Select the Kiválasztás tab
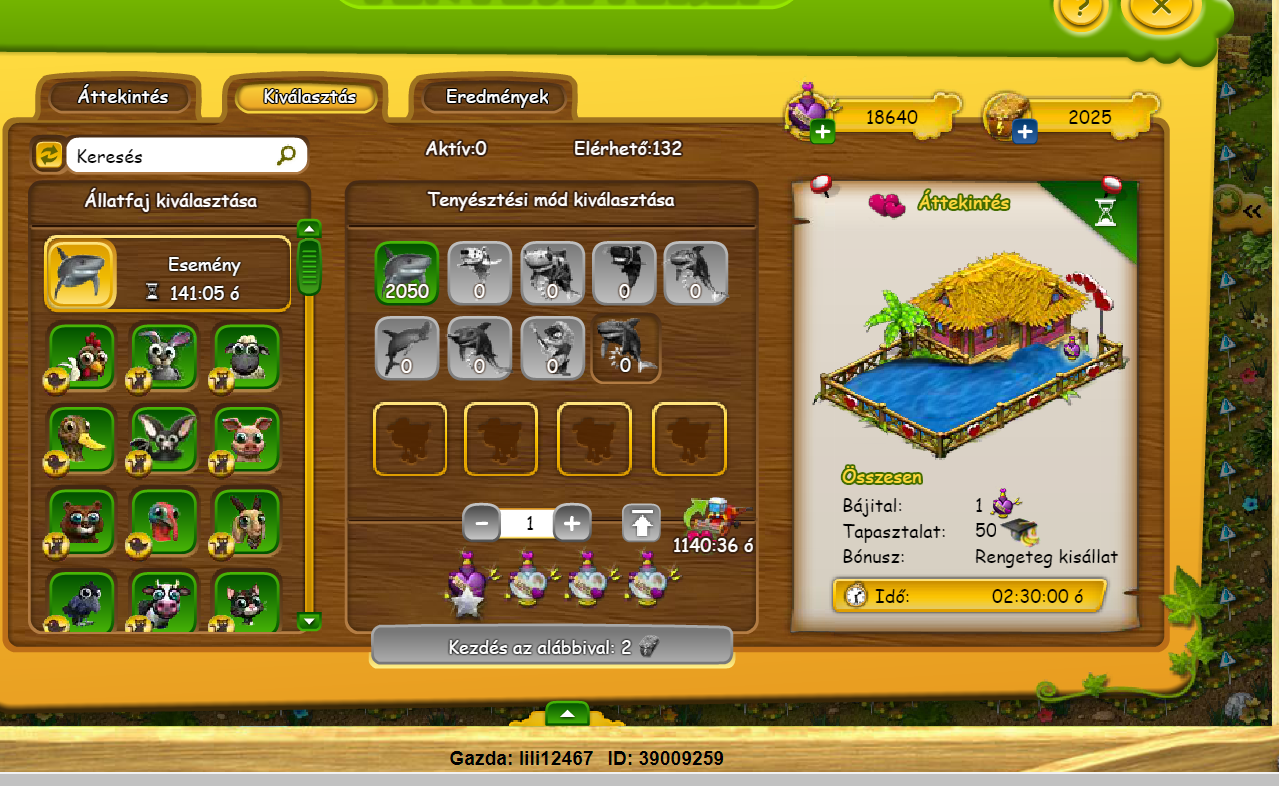 pyautogui.click(x=309, y=97)
